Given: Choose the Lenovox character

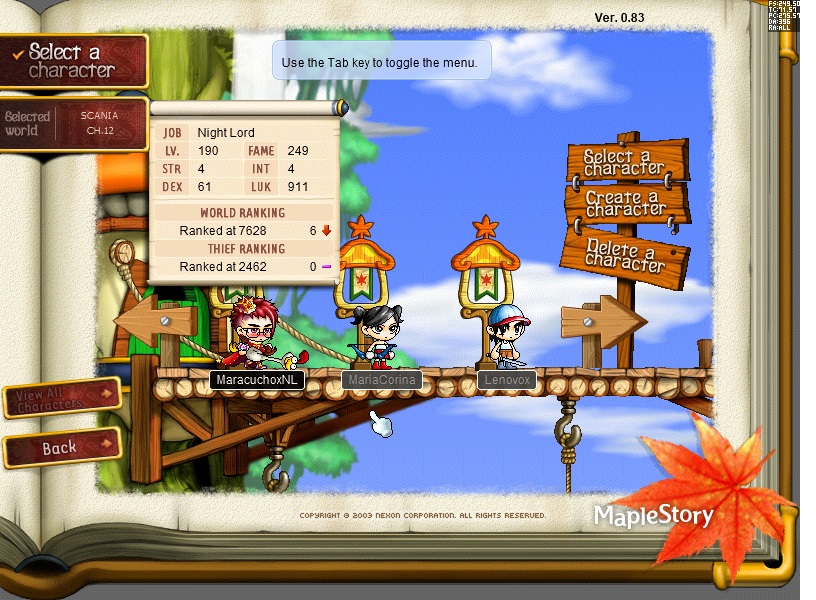Looking at the screenshot, I should tap(507, 337).
